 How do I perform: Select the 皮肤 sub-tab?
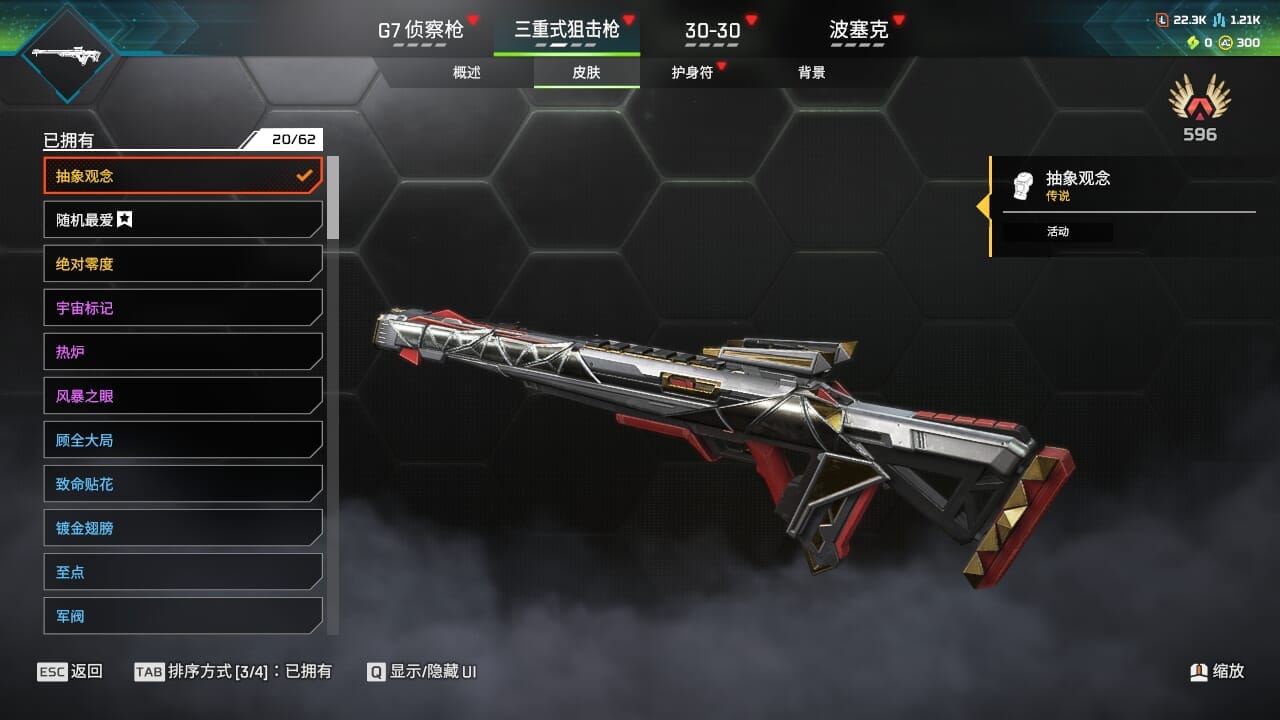point(586,73)
